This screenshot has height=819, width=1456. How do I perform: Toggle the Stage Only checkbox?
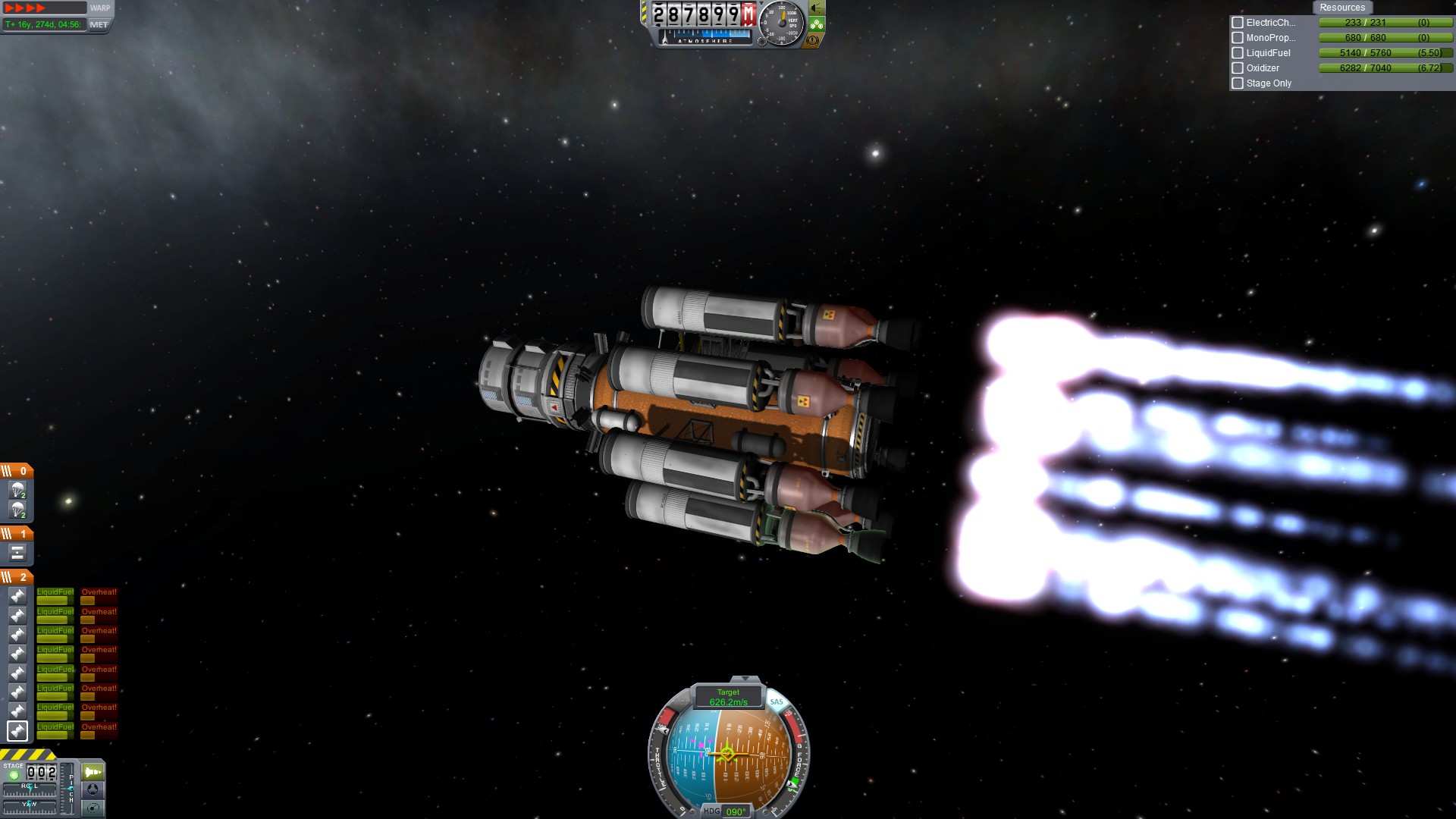click(x=1238, y=83)
